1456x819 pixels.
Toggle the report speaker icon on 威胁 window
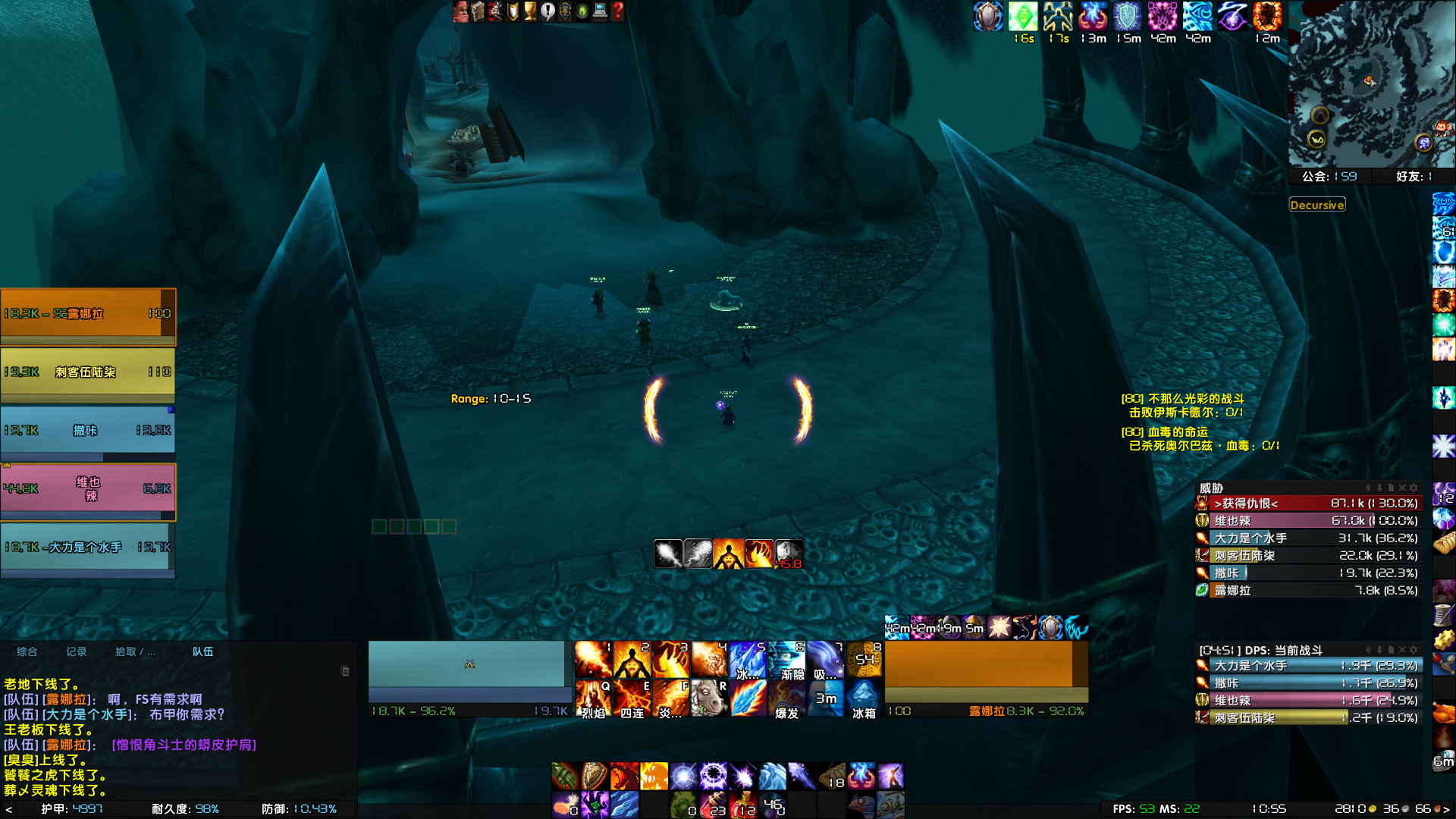1368,486
